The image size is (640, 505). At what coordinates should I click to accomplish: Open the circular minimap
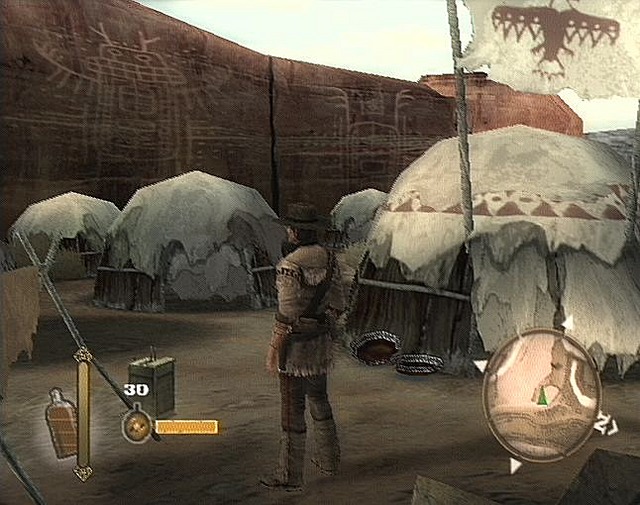click(x=540, y=387)
